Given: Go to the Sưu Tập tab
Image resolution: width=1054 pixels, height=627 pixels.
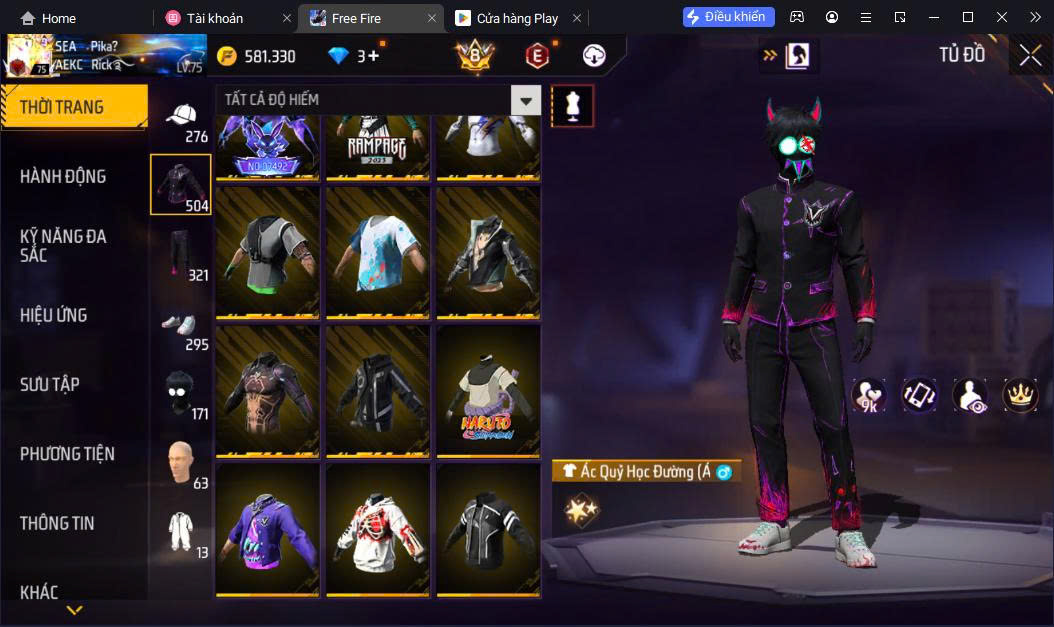Looking at the screenshot, I should [50, 385].
